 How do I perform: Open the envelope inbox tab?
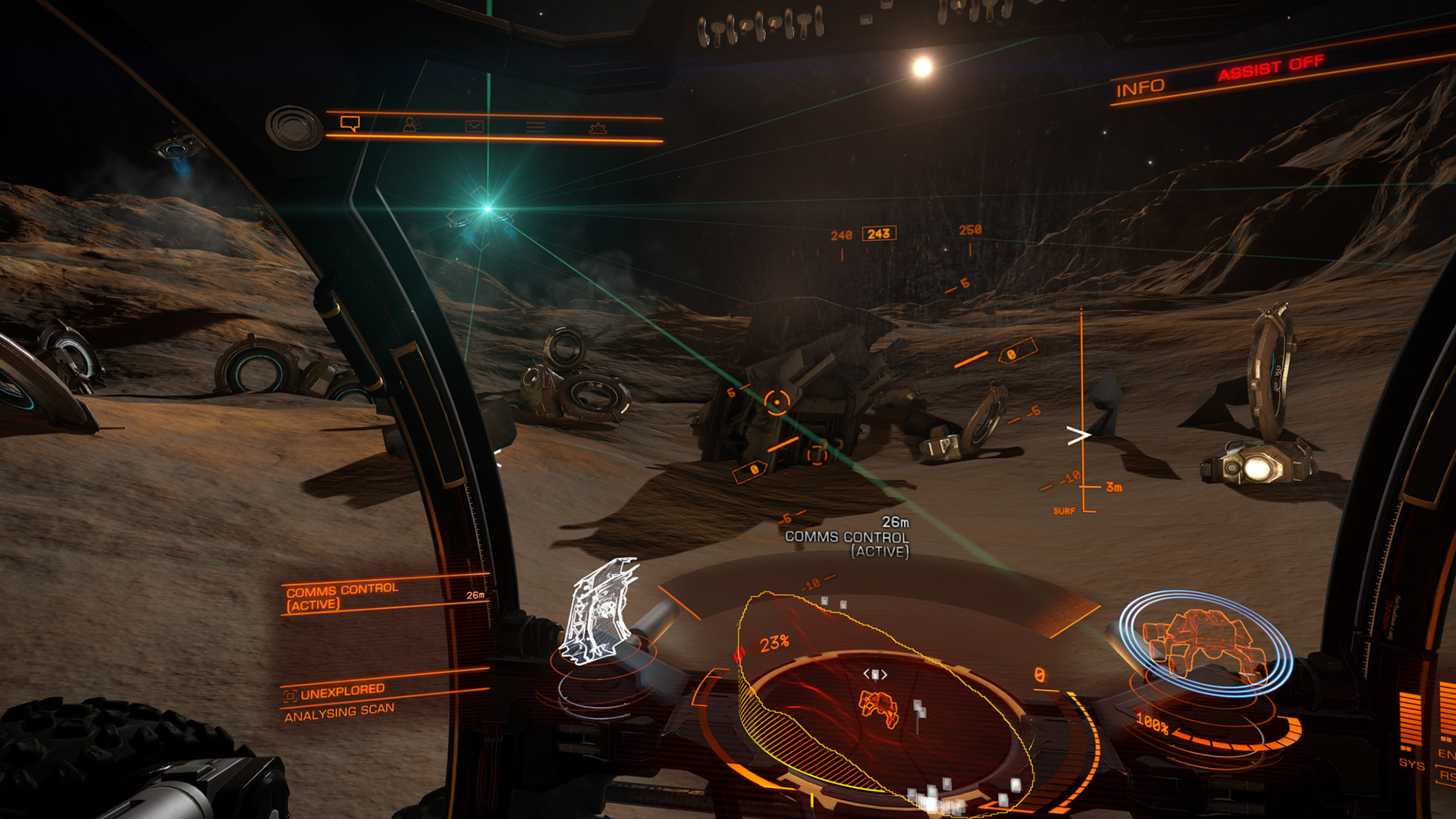pos(474,126)
